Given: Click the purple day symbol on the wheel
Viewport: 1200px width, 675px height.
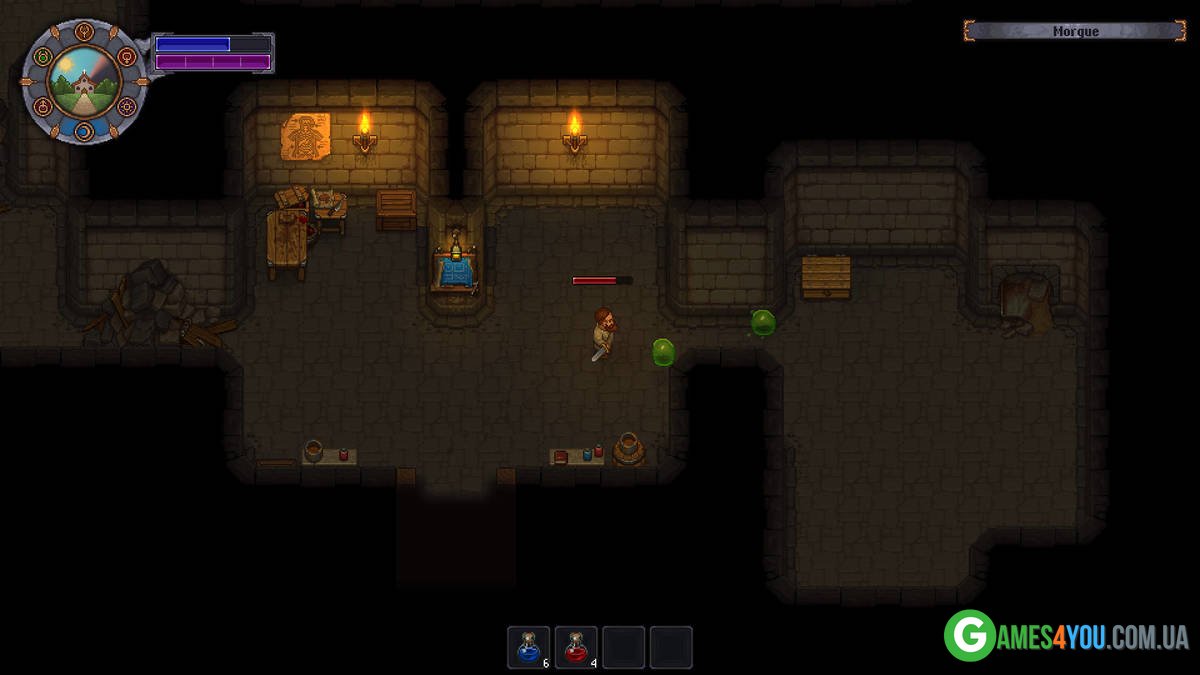Looking at the screenshot, I should pos(126,106).
